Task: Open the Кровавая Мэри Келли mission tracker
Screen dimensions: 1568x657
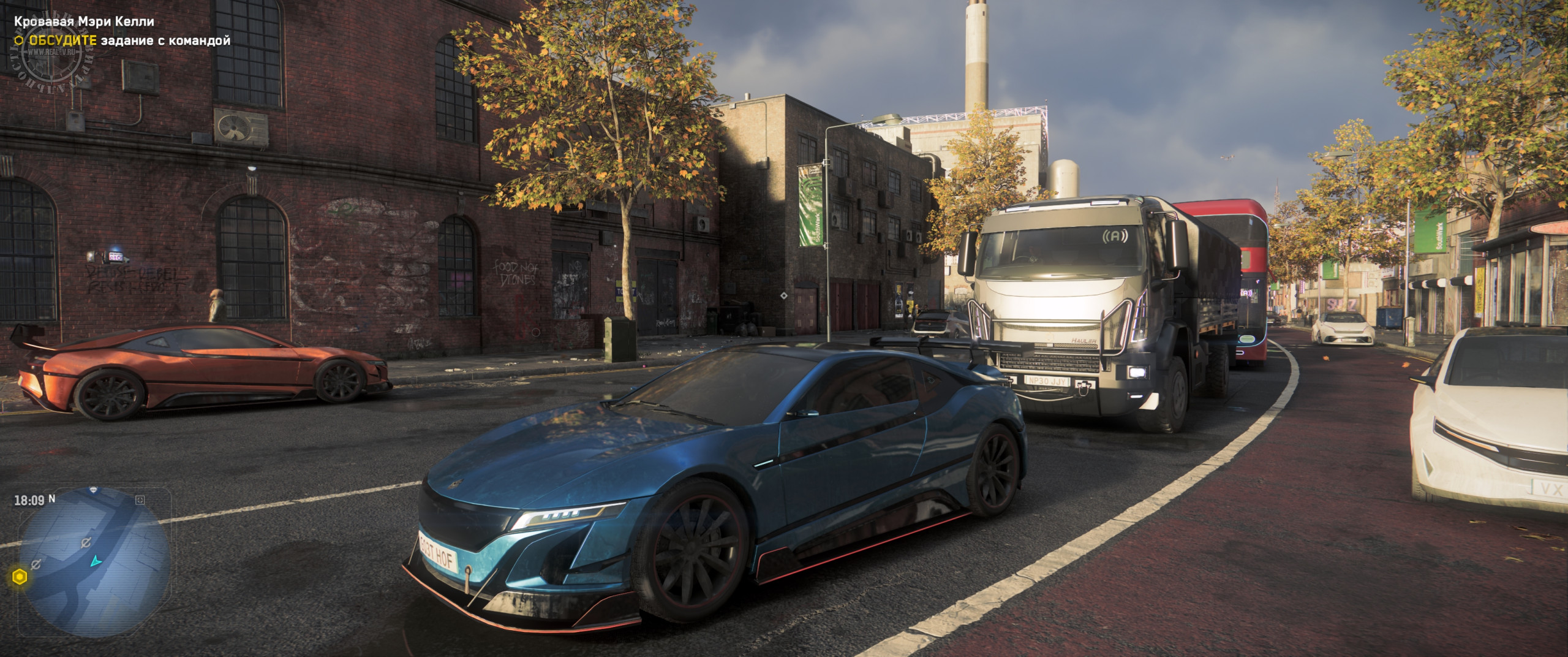Action: pos(84,21)
